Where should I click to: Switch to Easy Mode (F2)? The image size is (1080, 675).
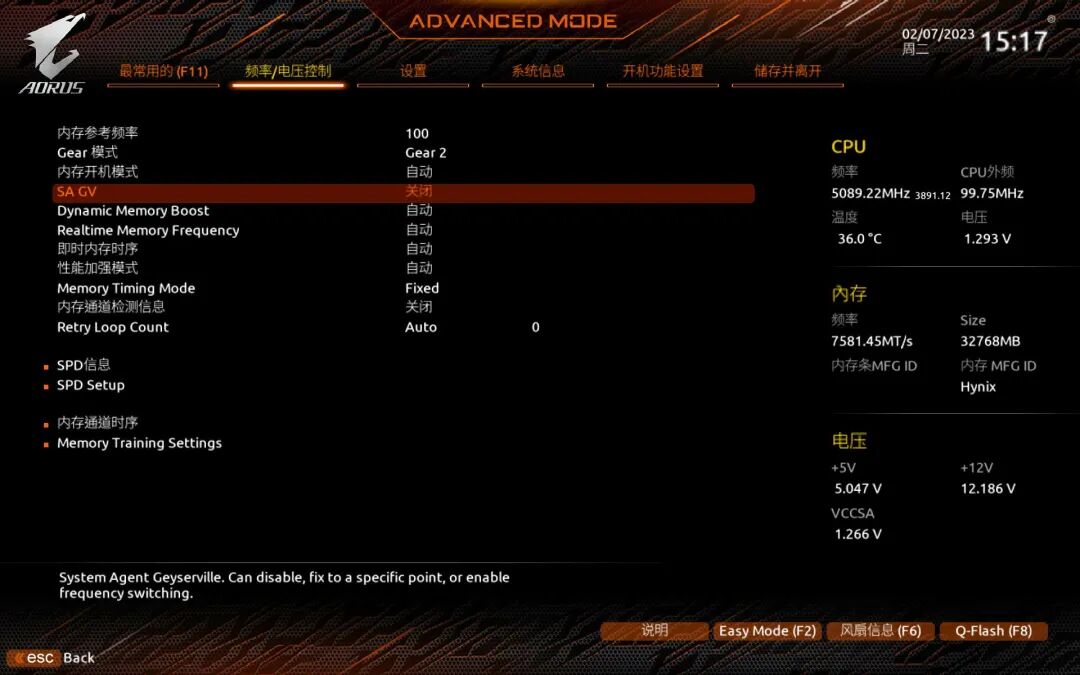click(x=767, y=631)
